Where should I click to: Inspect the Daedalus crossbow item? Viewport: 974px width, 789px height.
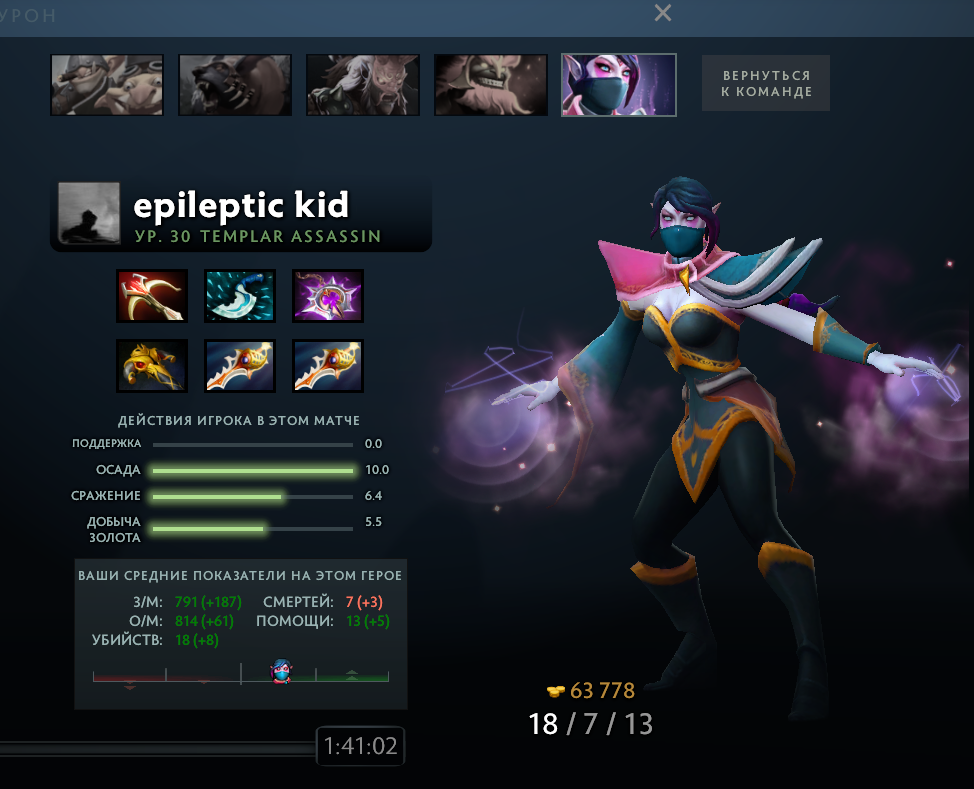coord(152,295)
